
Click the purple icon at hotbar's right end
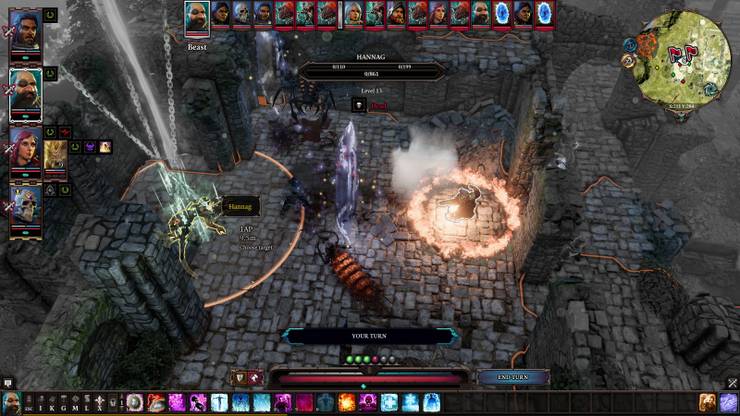coord(729,403)
